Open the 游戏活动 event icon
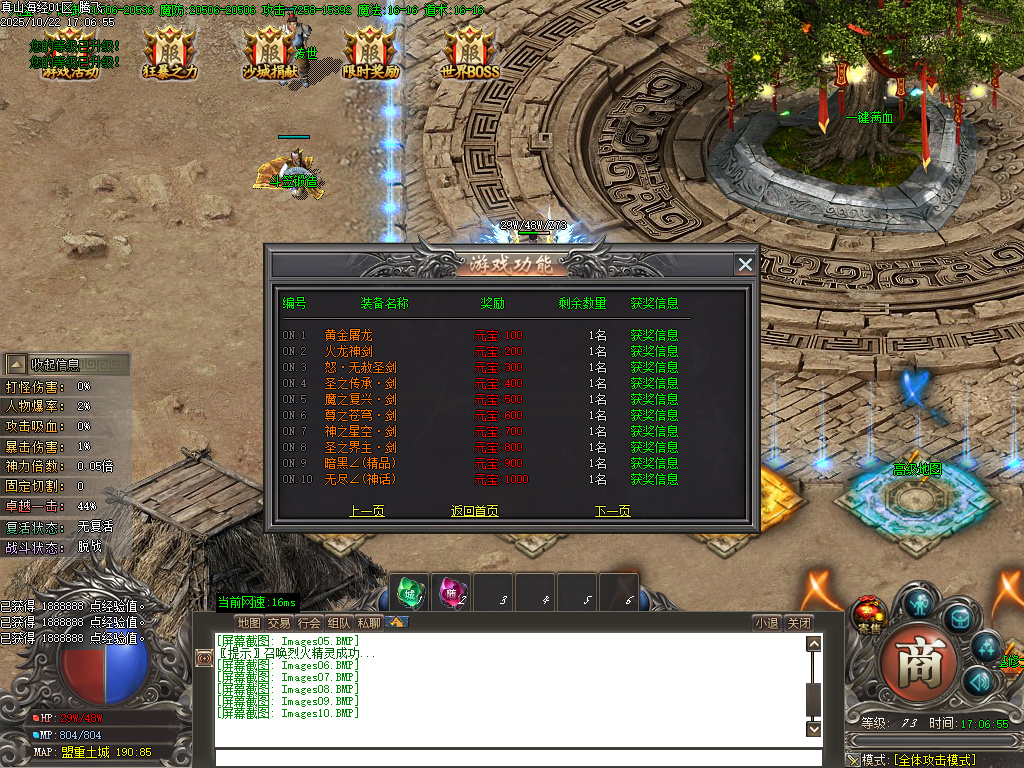 point(70,52)
